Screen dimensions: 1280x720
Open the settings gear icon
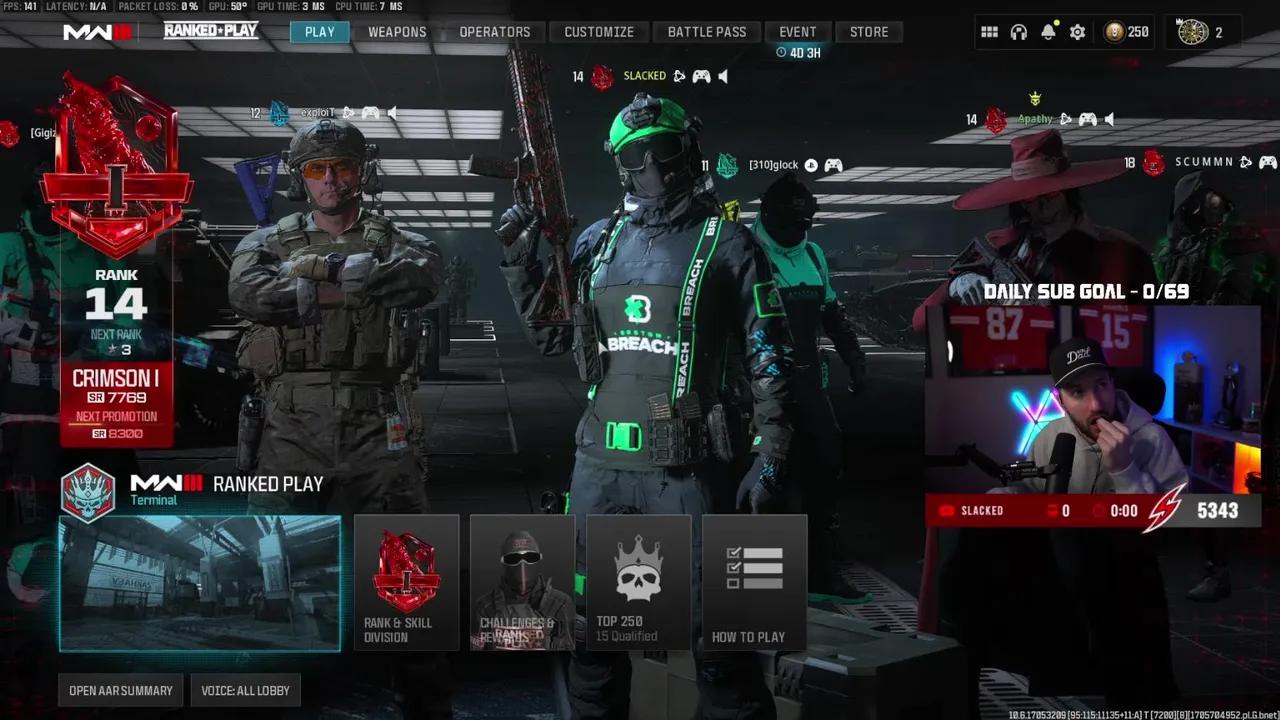[x=1077, y=32]
